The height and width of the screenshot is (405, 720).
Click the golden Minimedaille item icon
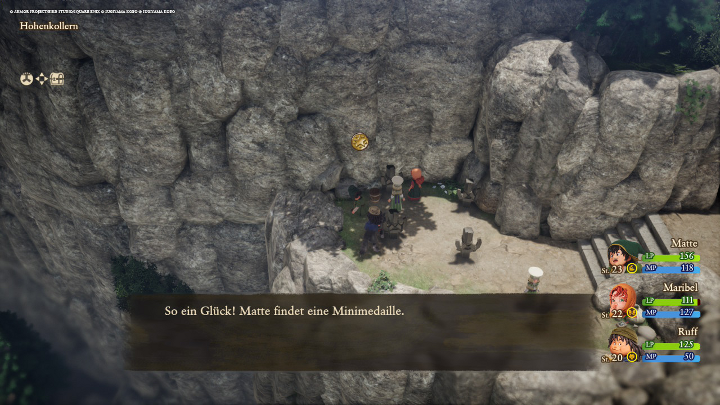pyautogui.click(x=360, y=143)
